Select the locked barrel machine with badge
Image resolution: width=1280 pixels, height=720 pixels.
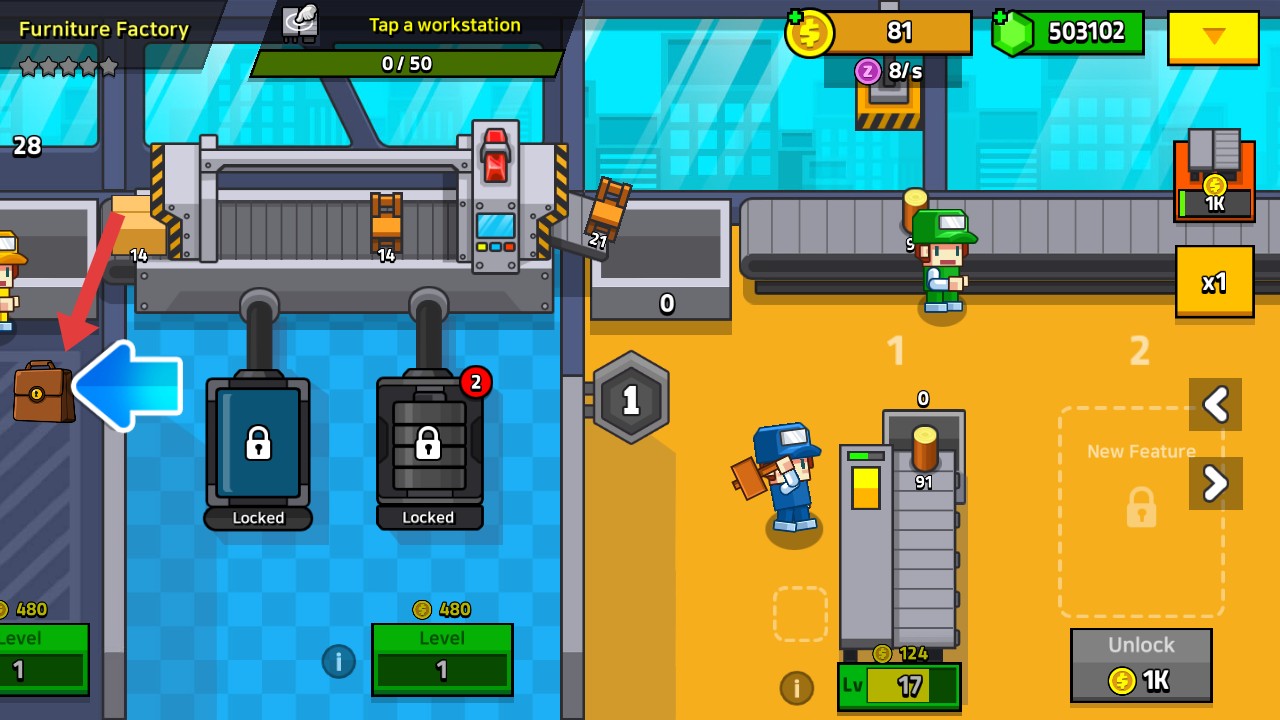tap(429, 443)
